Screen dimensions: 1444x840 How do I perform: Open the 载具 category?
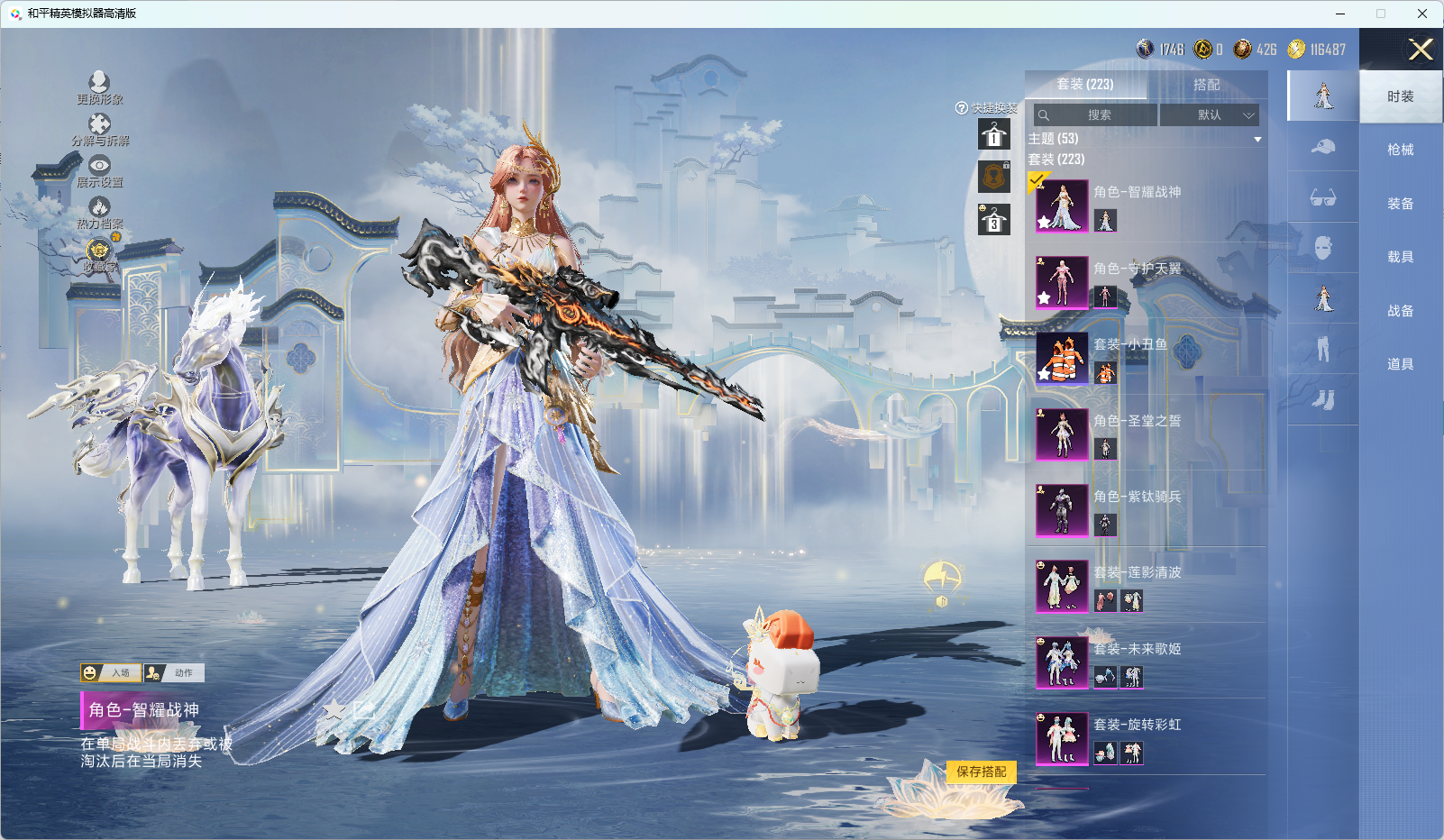pyautogui.click(x=1400, y=257)
